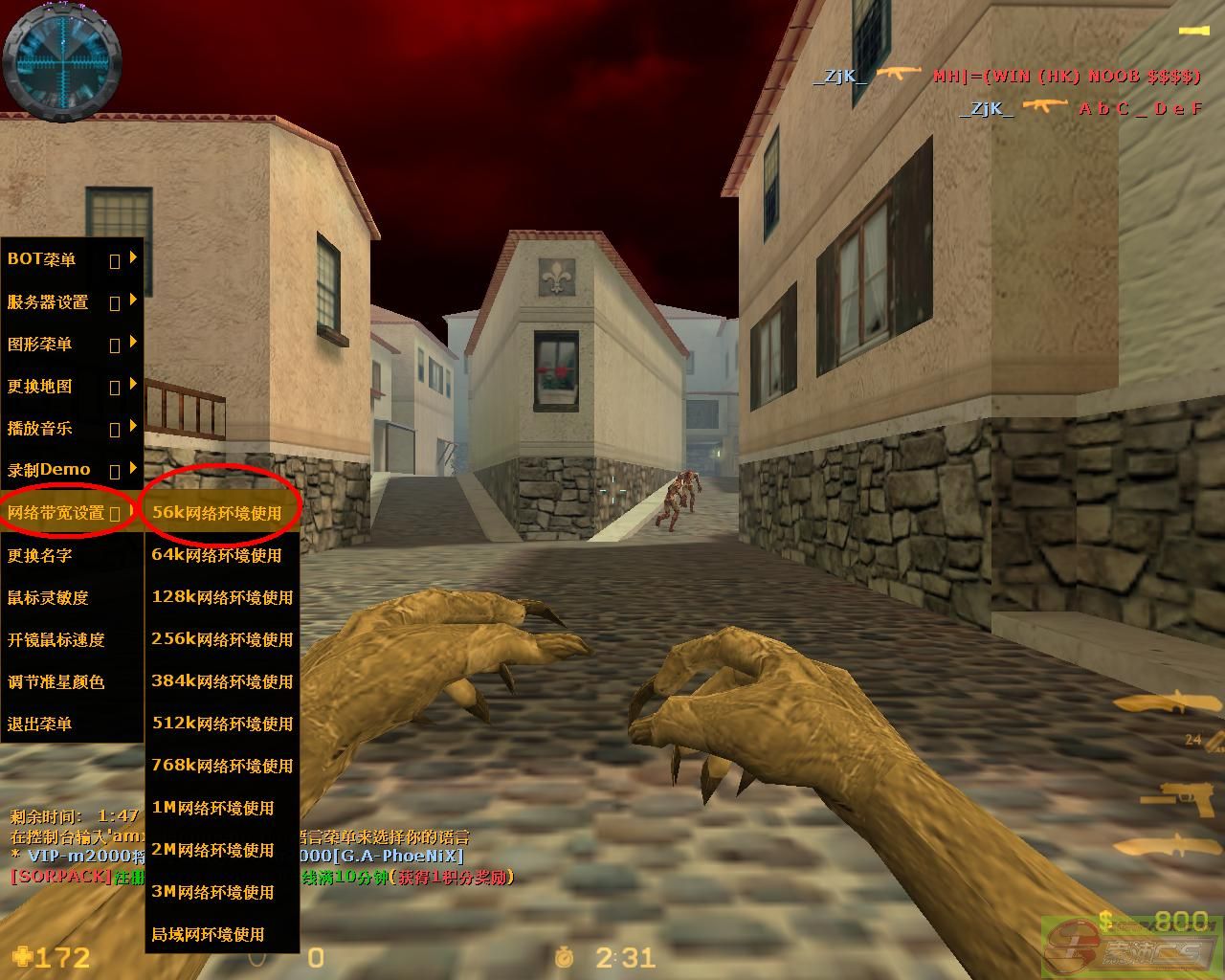Select 512k网络环境使用 option
The height and width of the screenshot is (980, 1225).
tap(222, 724)
